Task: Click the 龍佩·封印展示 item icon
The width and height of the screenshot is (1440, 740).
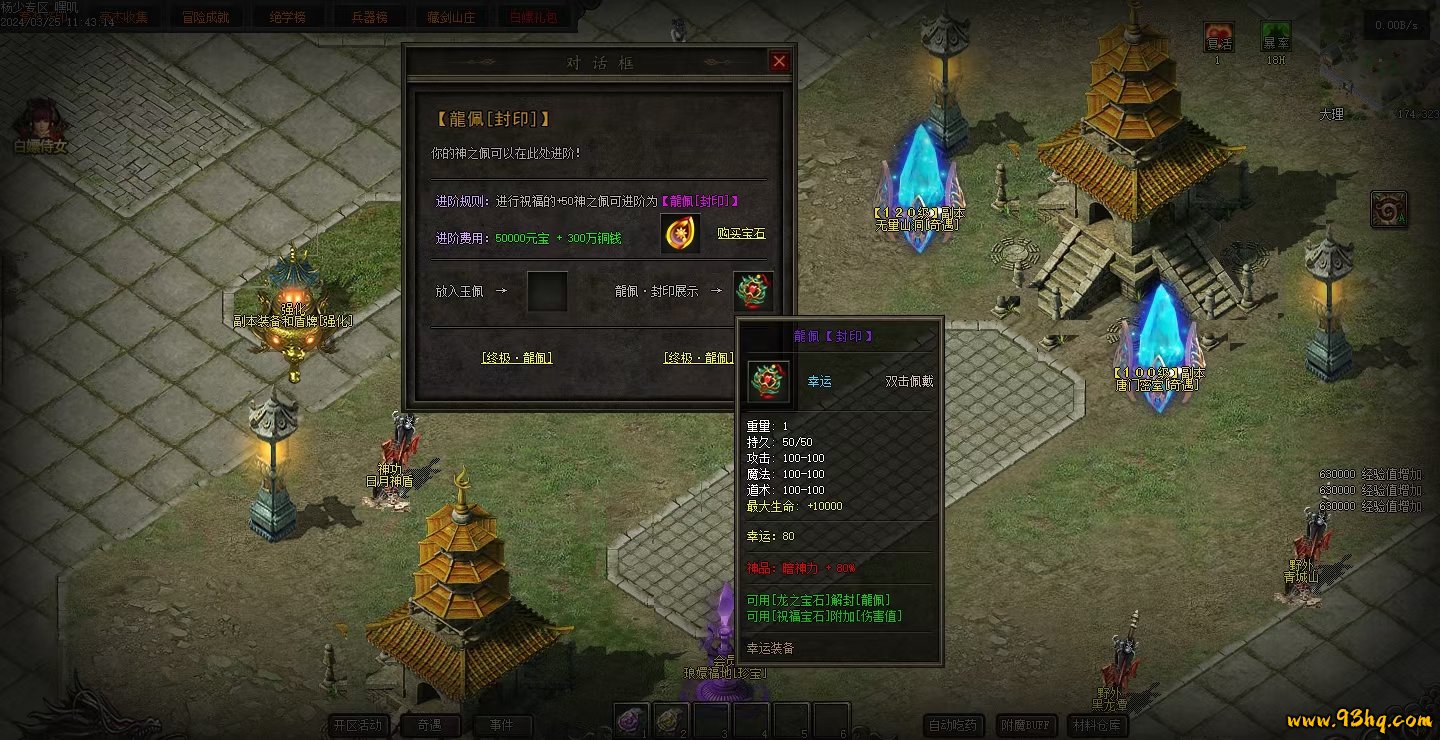Action: click(752, 291)
